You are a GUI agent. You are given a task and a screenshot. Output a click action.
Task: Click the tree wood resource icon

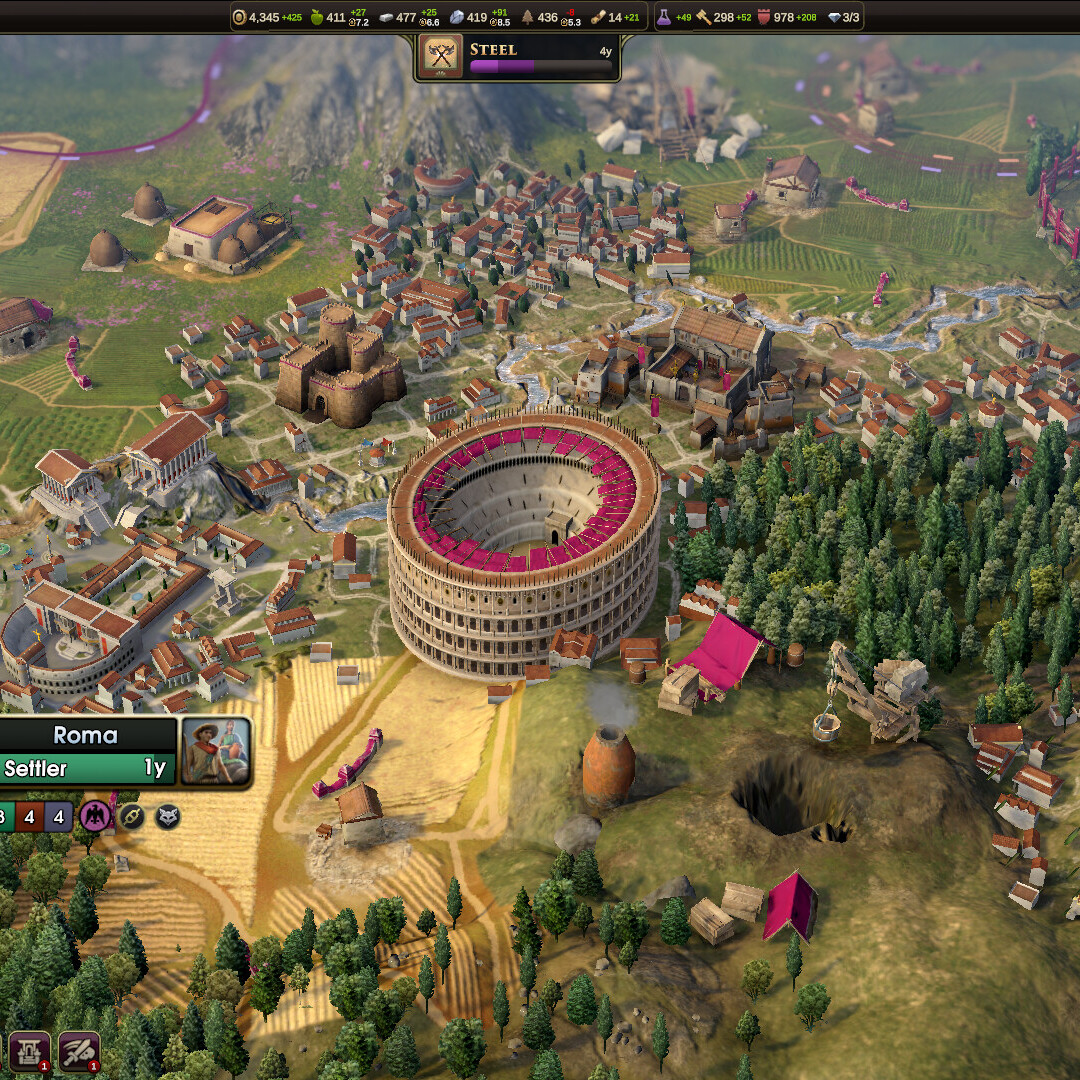[527, 17]
